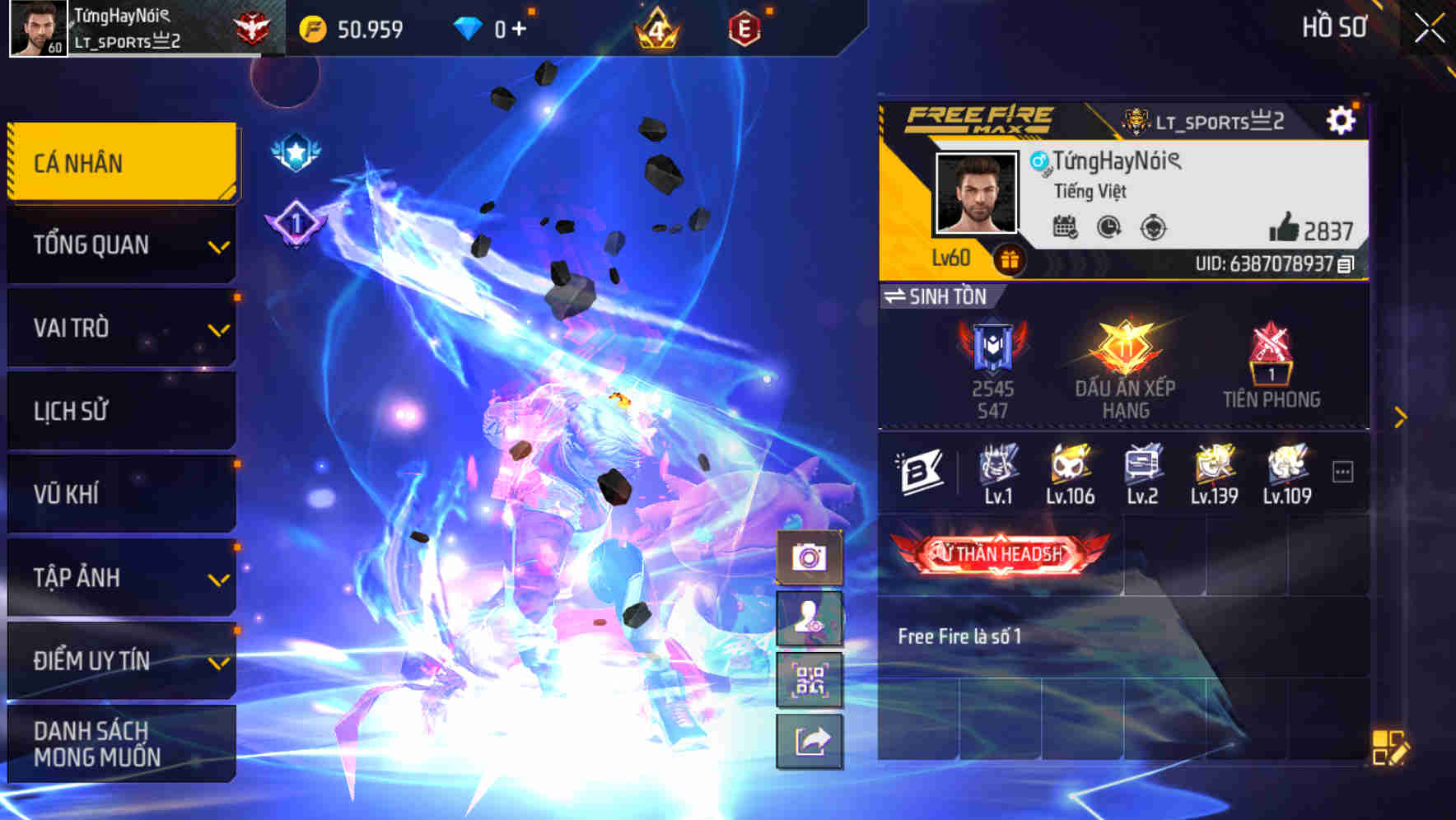Open the settings gear on the profile card

click(1342, 119)
